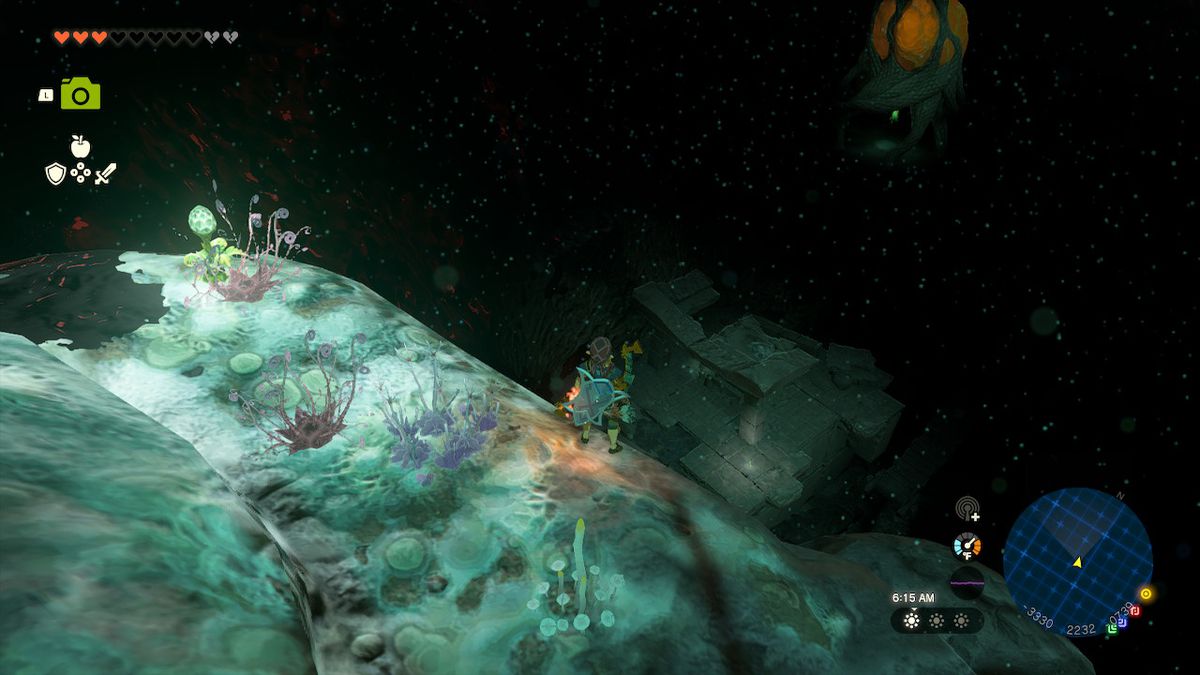Select the yellow ring marker beside the minimap
The width and height of the screenshot is (1200, 675).
1146,594
